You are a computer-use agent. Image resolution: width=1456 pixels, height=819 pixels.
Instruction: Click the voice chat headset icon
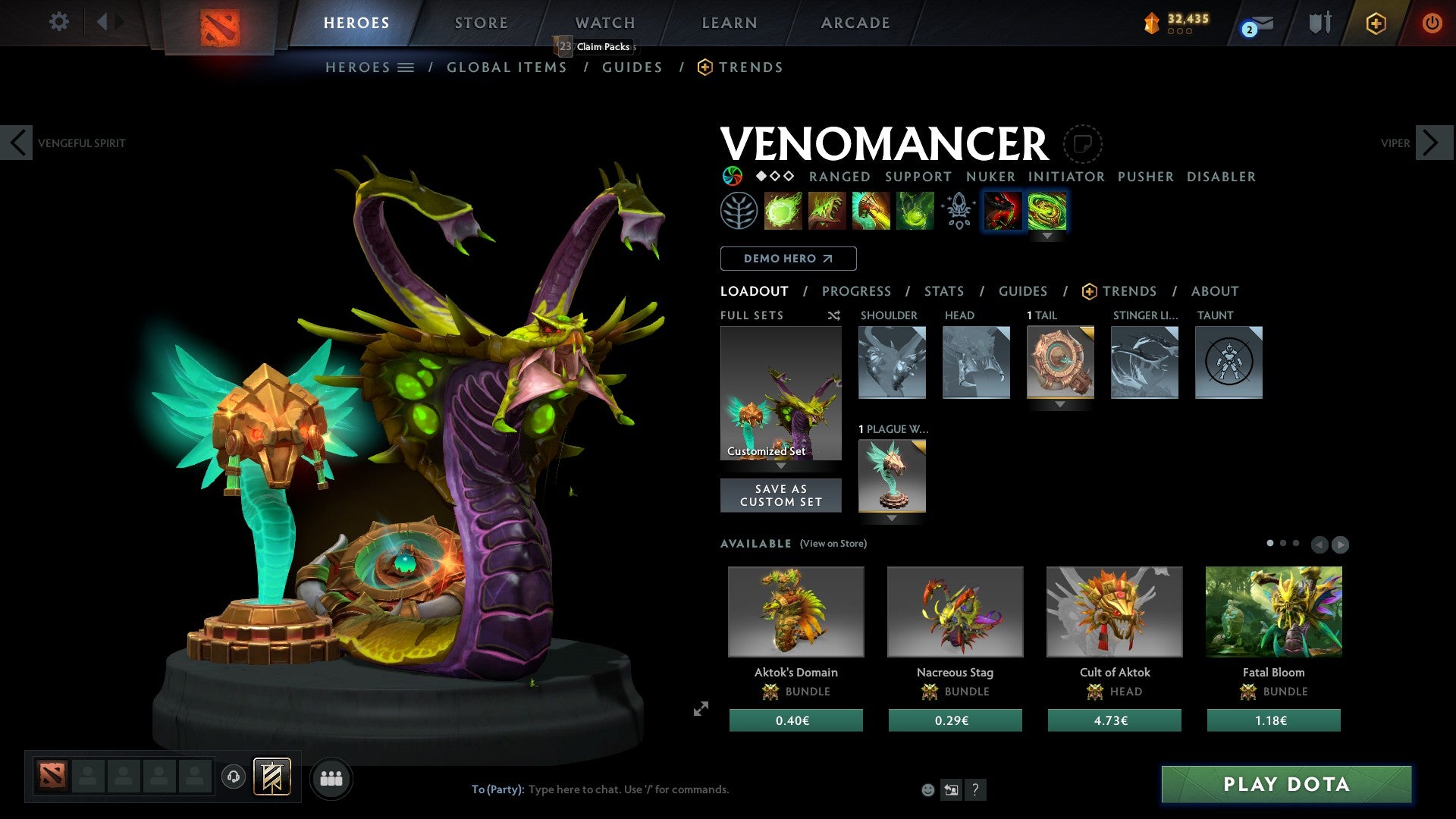pyautogui.click(x=234, y=778)
